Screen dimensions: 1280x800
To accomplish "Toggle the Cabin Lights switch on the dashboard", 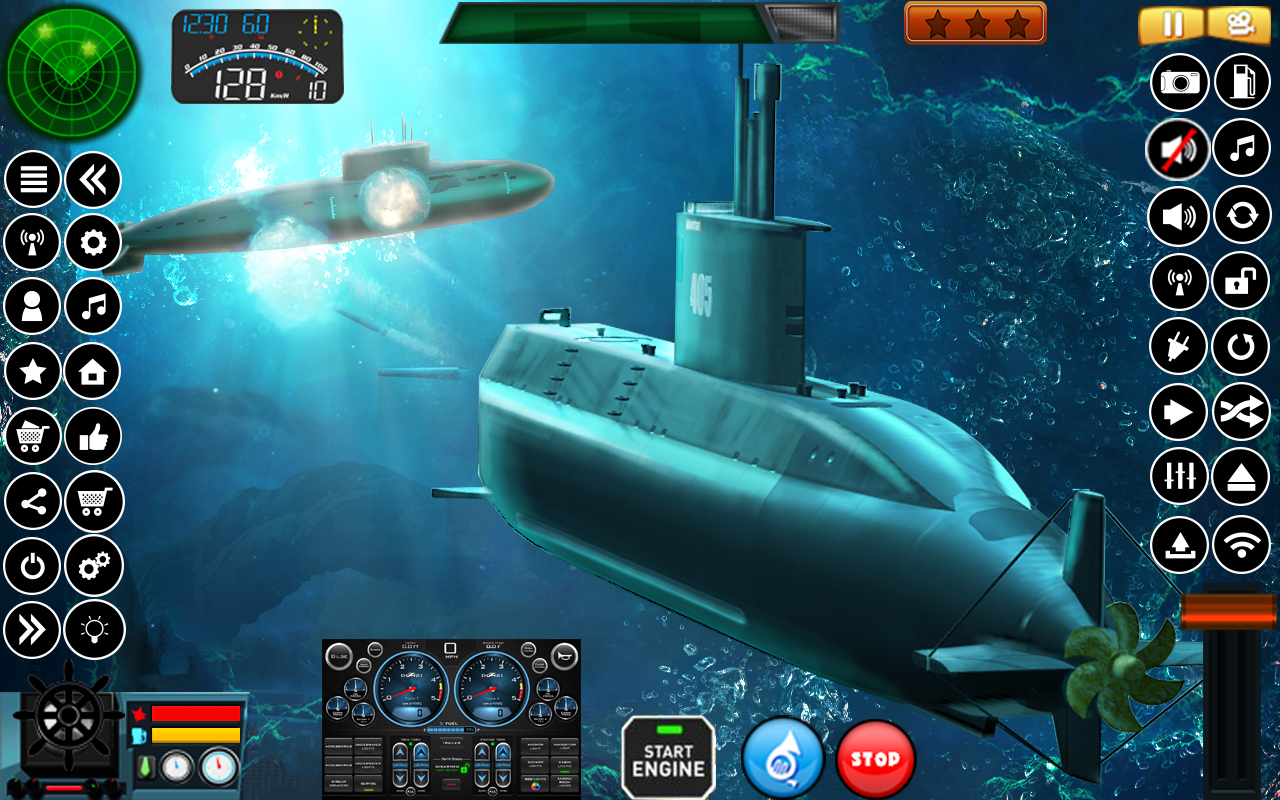I will [x=564, y=765].
